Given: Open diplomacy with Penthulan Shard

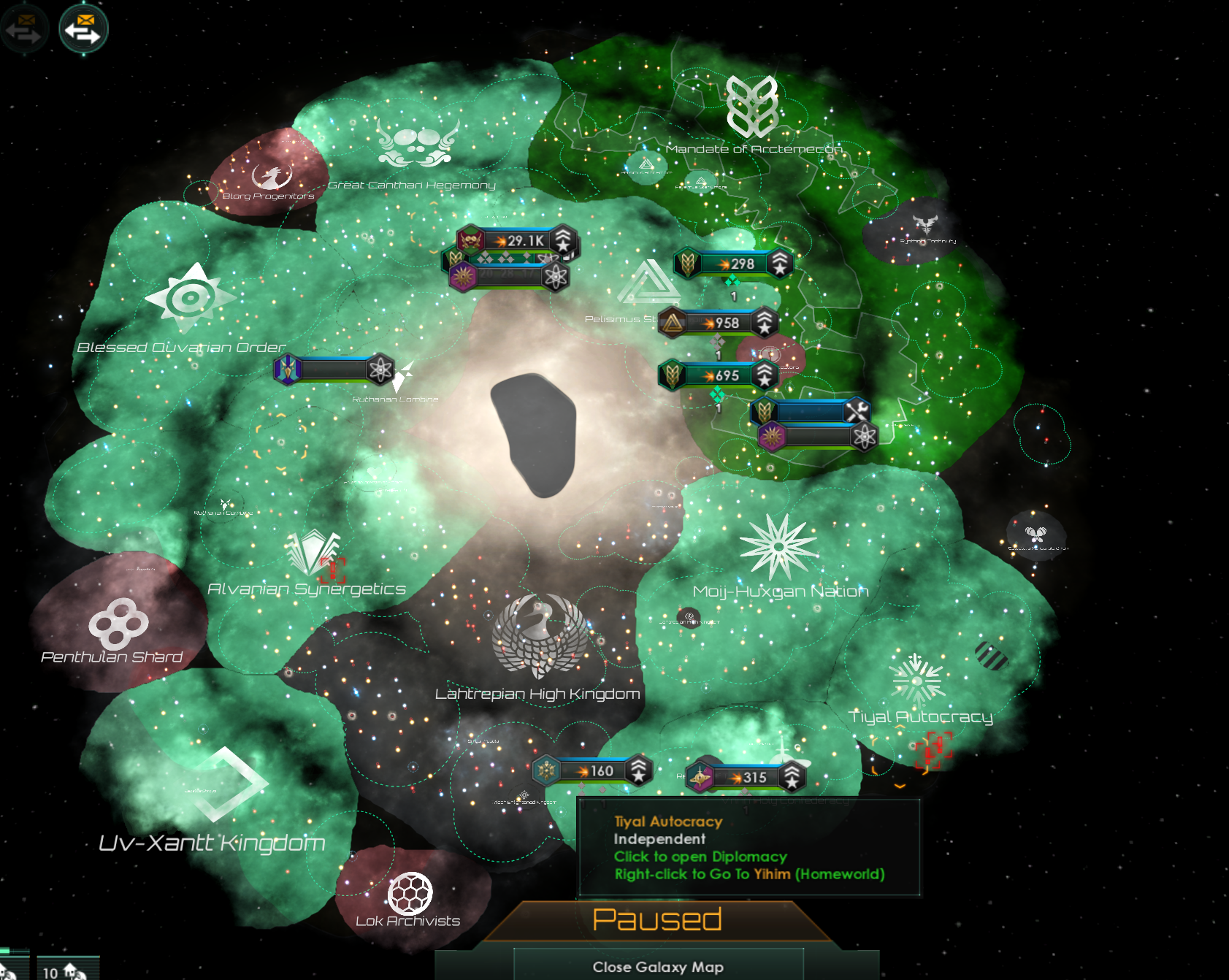Looking at the screenshot, I should [118, 624].
